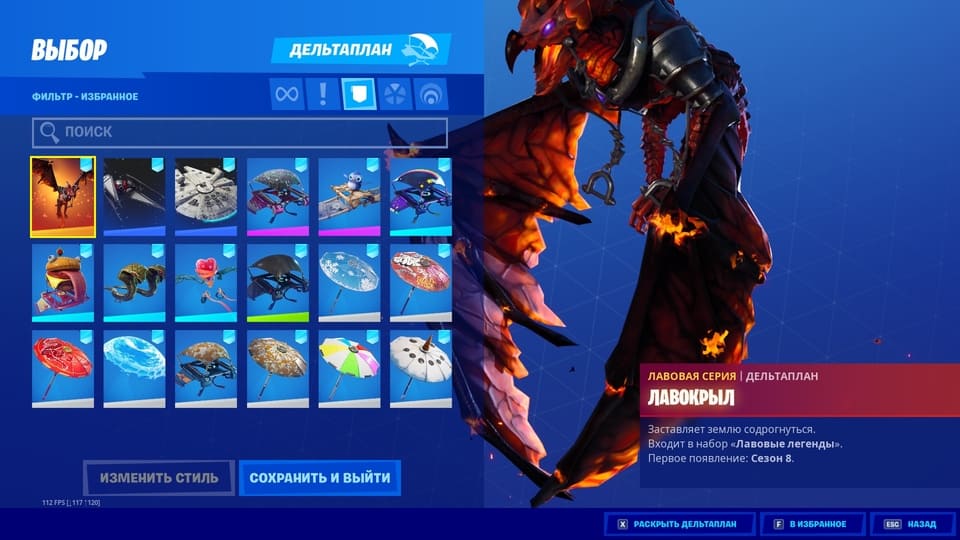
Task: Choose the Millennium Falcon glider
Action: [206, 196]
